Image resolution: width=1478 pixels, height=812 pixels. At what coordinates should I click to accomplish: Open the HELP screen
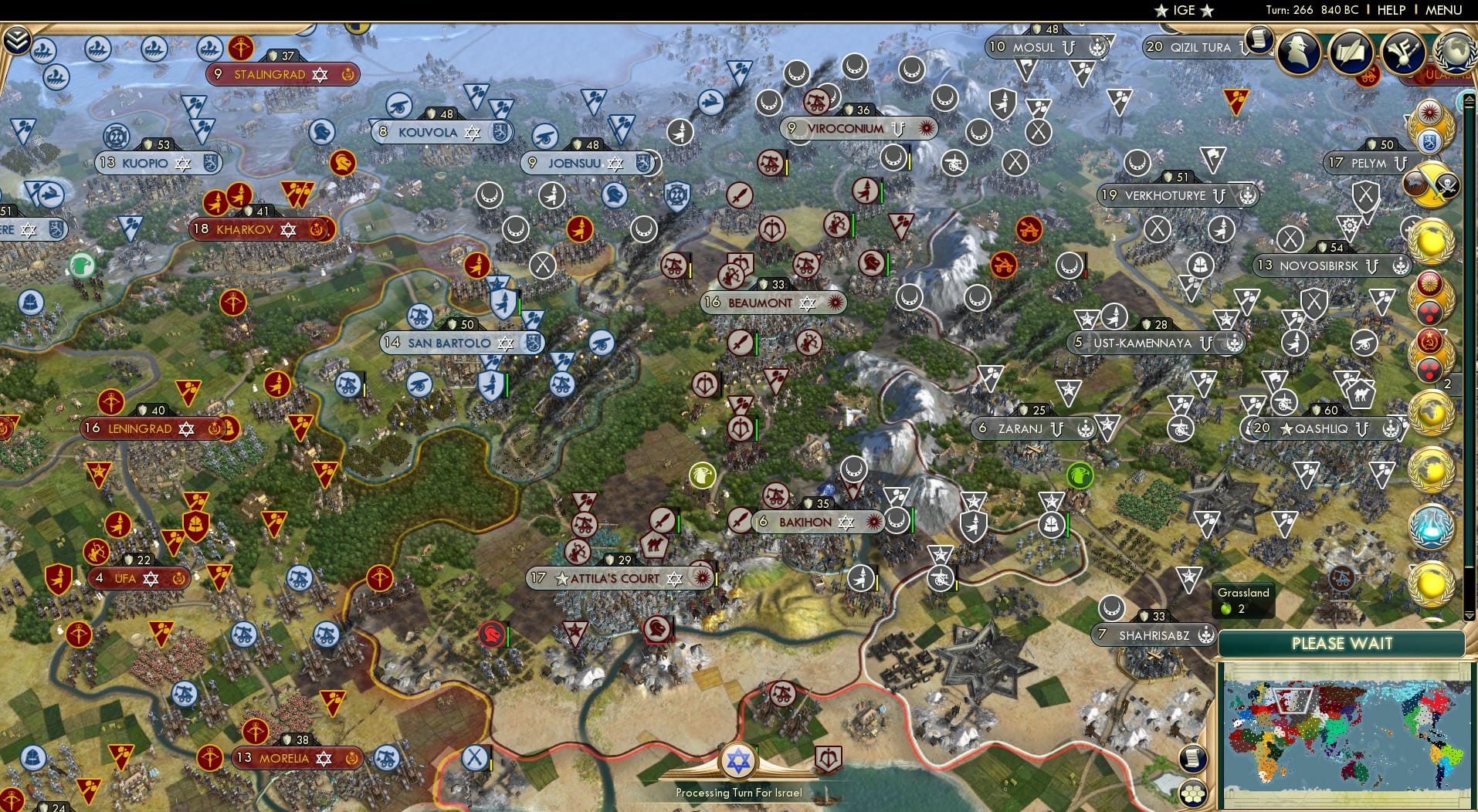[1390, 10]
